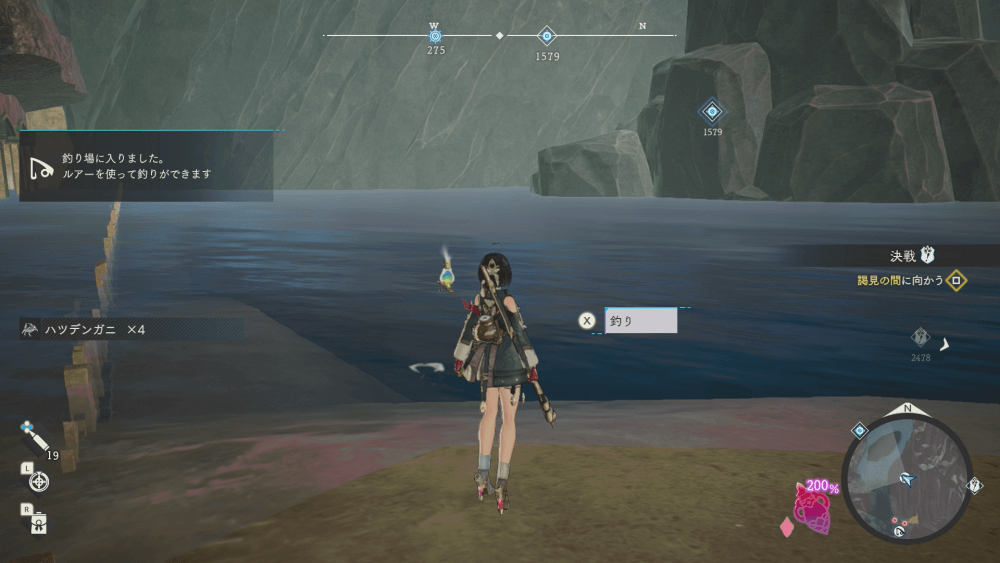Select the blue diamond marker on minimap's upper-left edge
This screenshot has width=1000, height=563.
pos(859,430)
